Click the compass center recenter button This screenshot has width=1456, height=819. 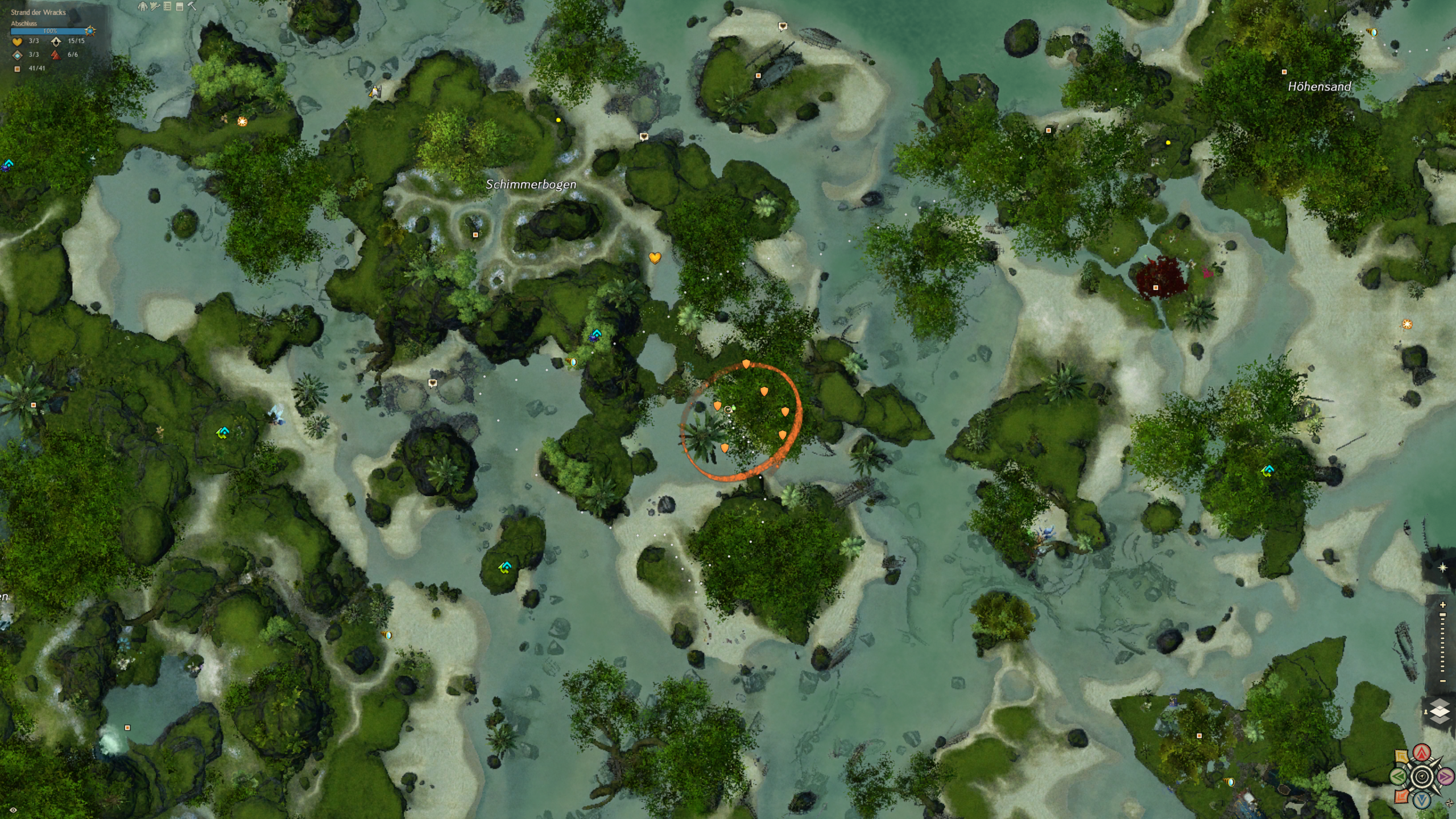[x=1422, y=776]
